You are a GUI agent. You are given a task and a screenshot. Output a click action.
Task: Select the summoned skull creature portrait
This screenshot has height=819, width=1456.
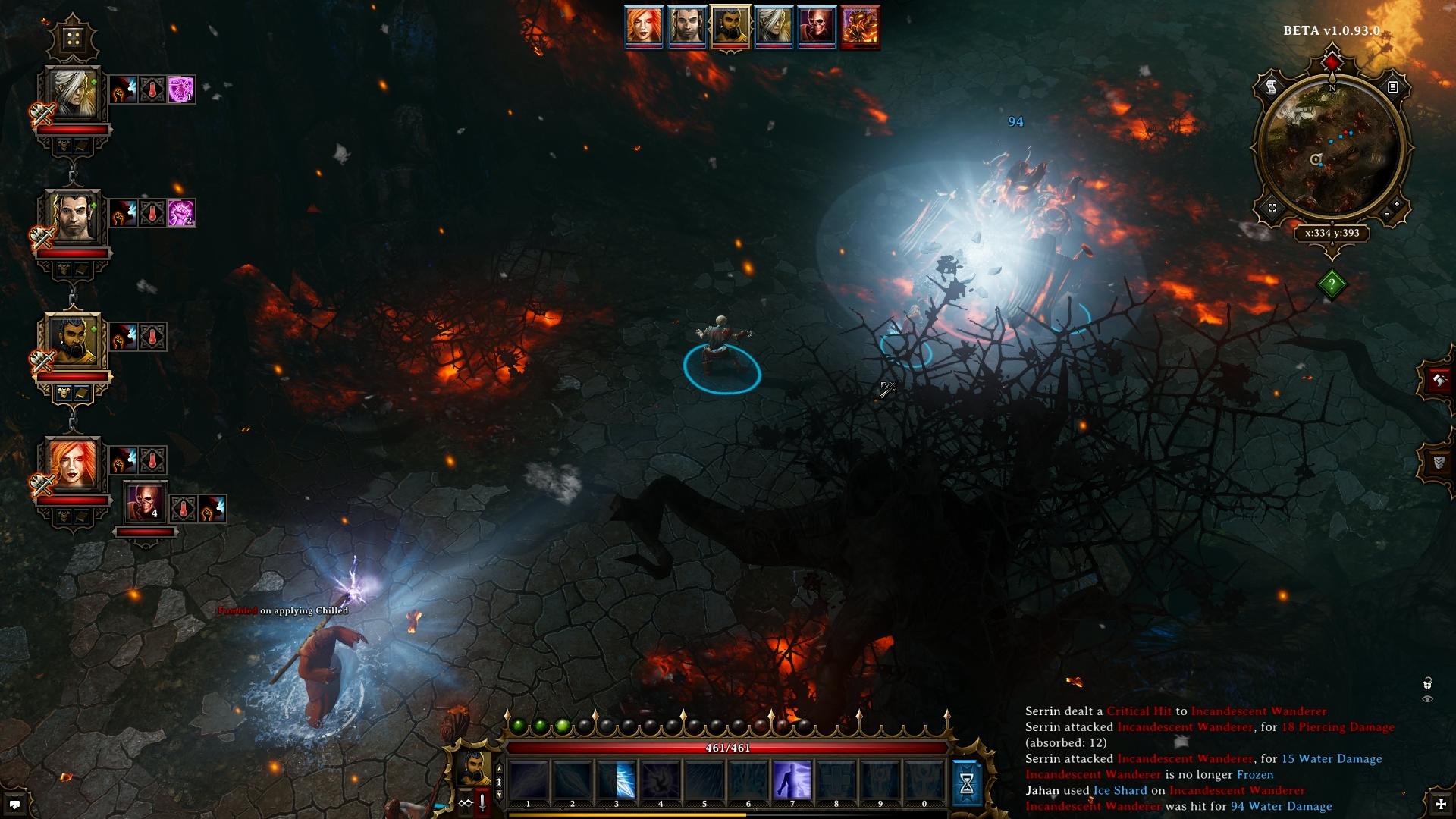click(144, 502)
